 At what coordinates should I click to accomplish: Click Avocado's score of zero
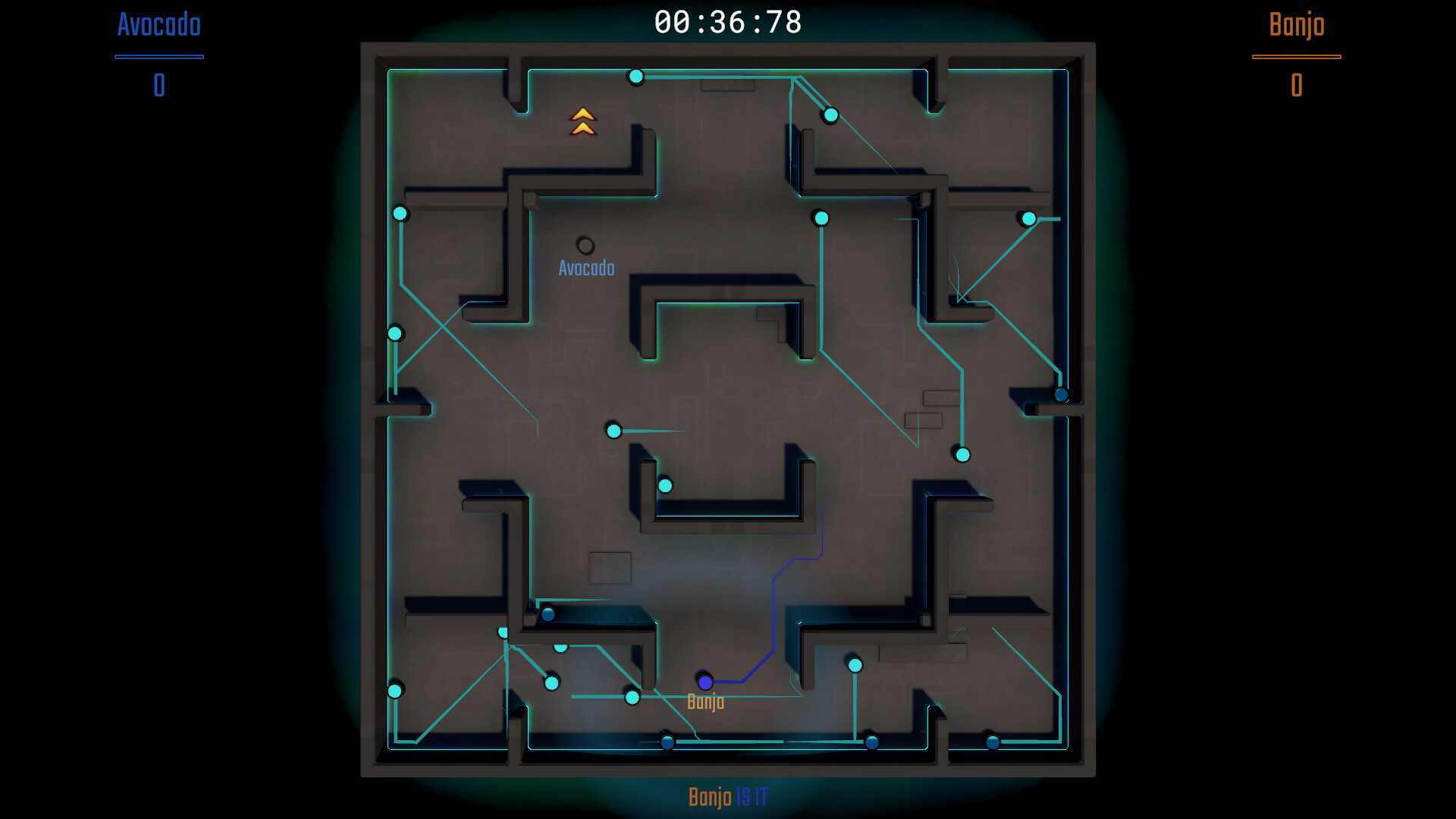coord(158,86)
